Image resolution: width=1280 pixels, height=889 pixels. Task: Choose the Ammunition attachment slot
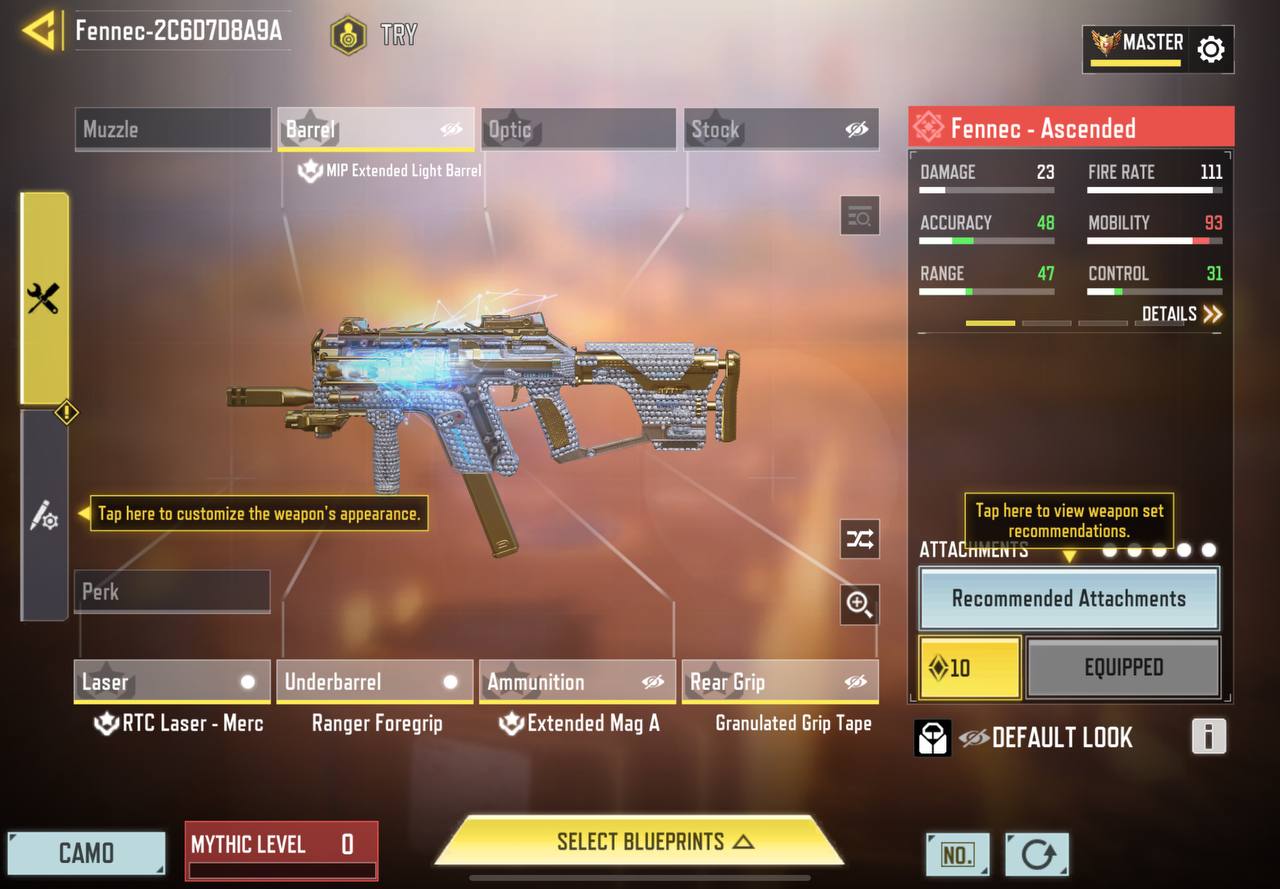click(577, 682)
